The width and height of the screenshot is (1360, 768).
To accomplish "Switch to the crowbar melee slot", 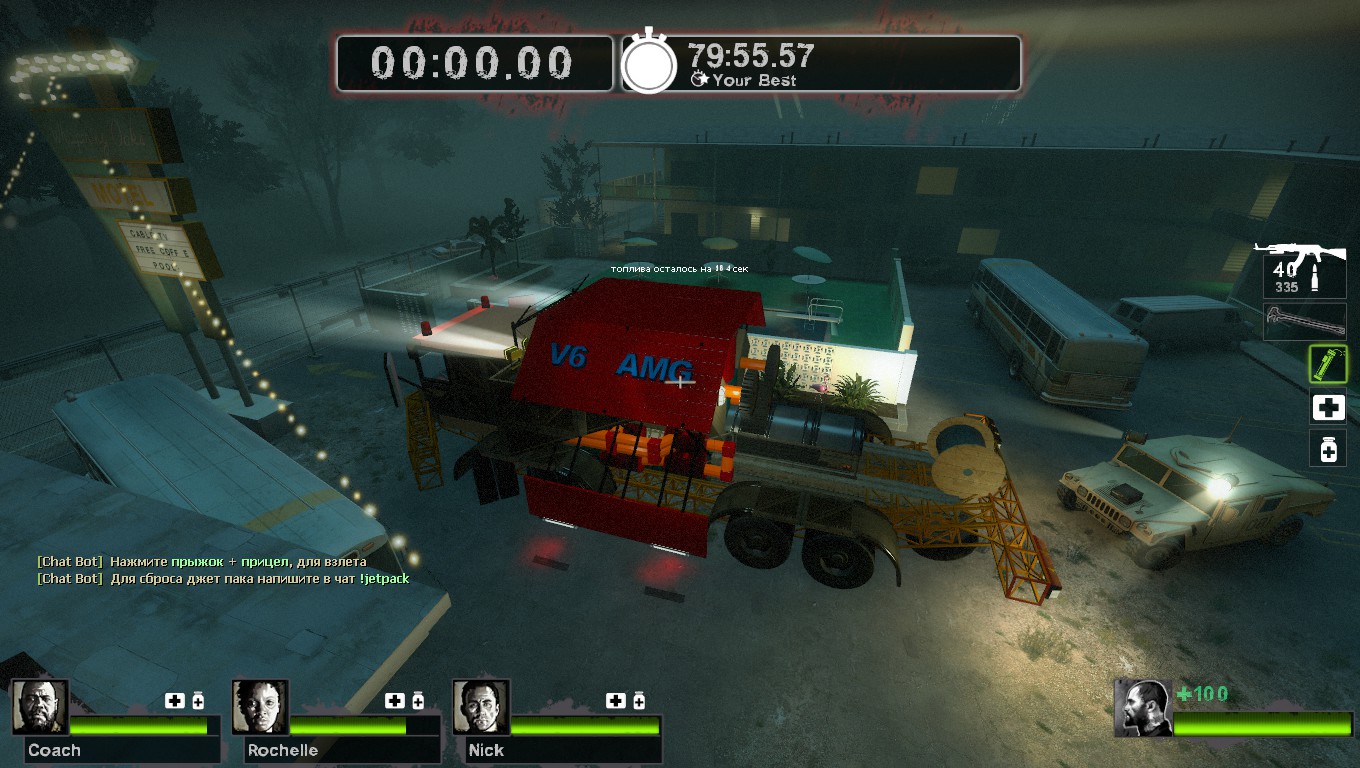I will tap(1304, 322).
